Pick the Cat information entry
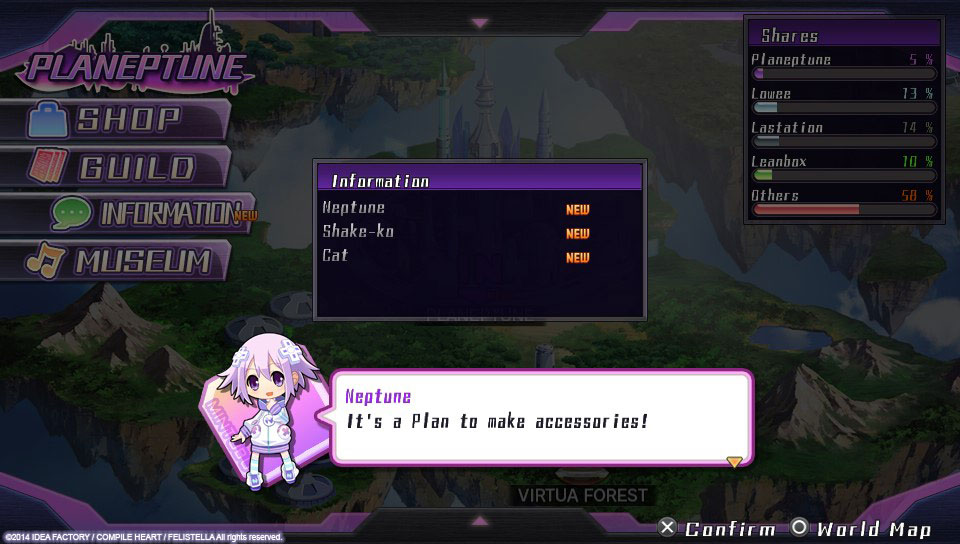 tap(336, 256)
